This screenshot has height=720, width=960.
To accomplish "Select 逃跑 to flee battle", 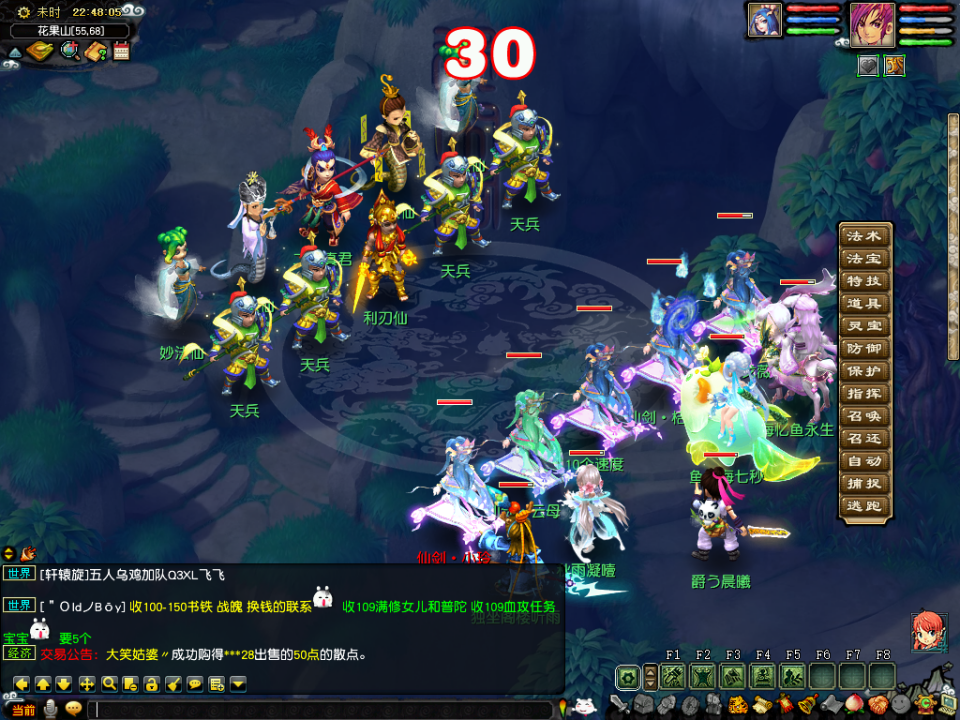I will (865, 506).
